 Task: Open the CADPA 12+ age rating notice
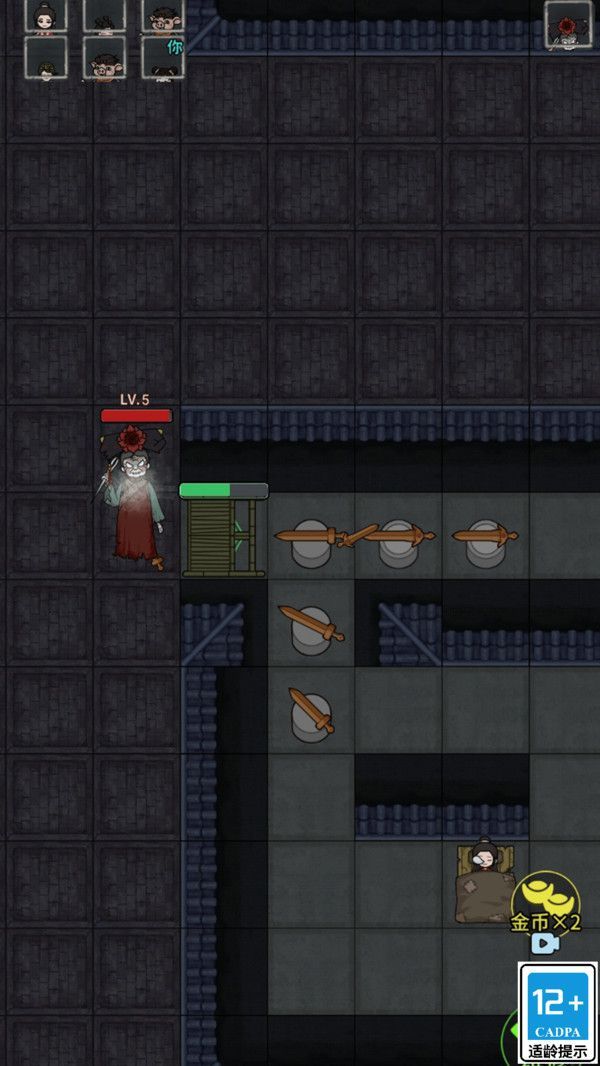click(x=557, y=1012)
